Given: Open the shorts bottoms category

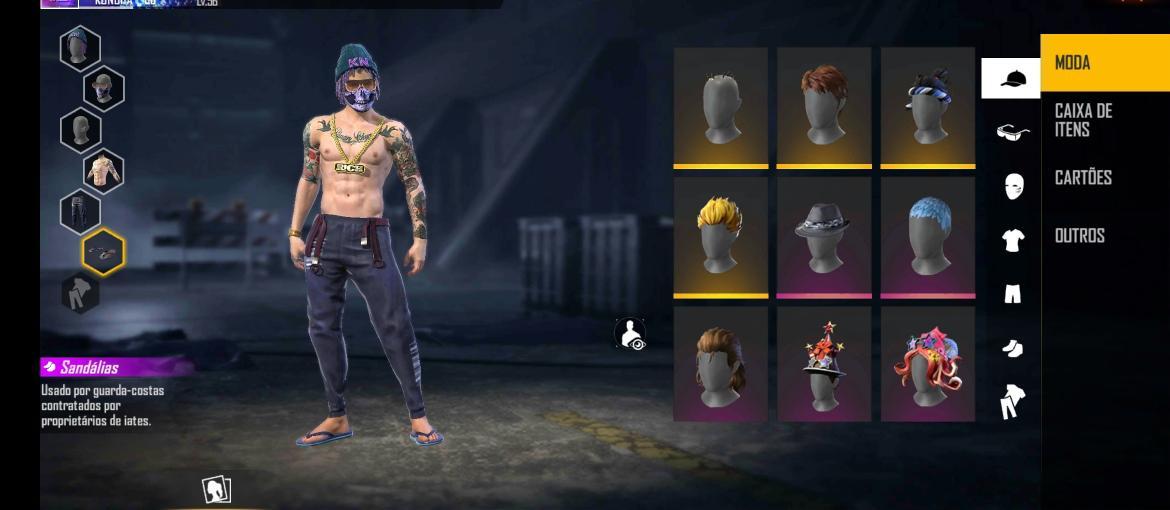Looking at the screenshot, I should click(x=1012, y=294).
